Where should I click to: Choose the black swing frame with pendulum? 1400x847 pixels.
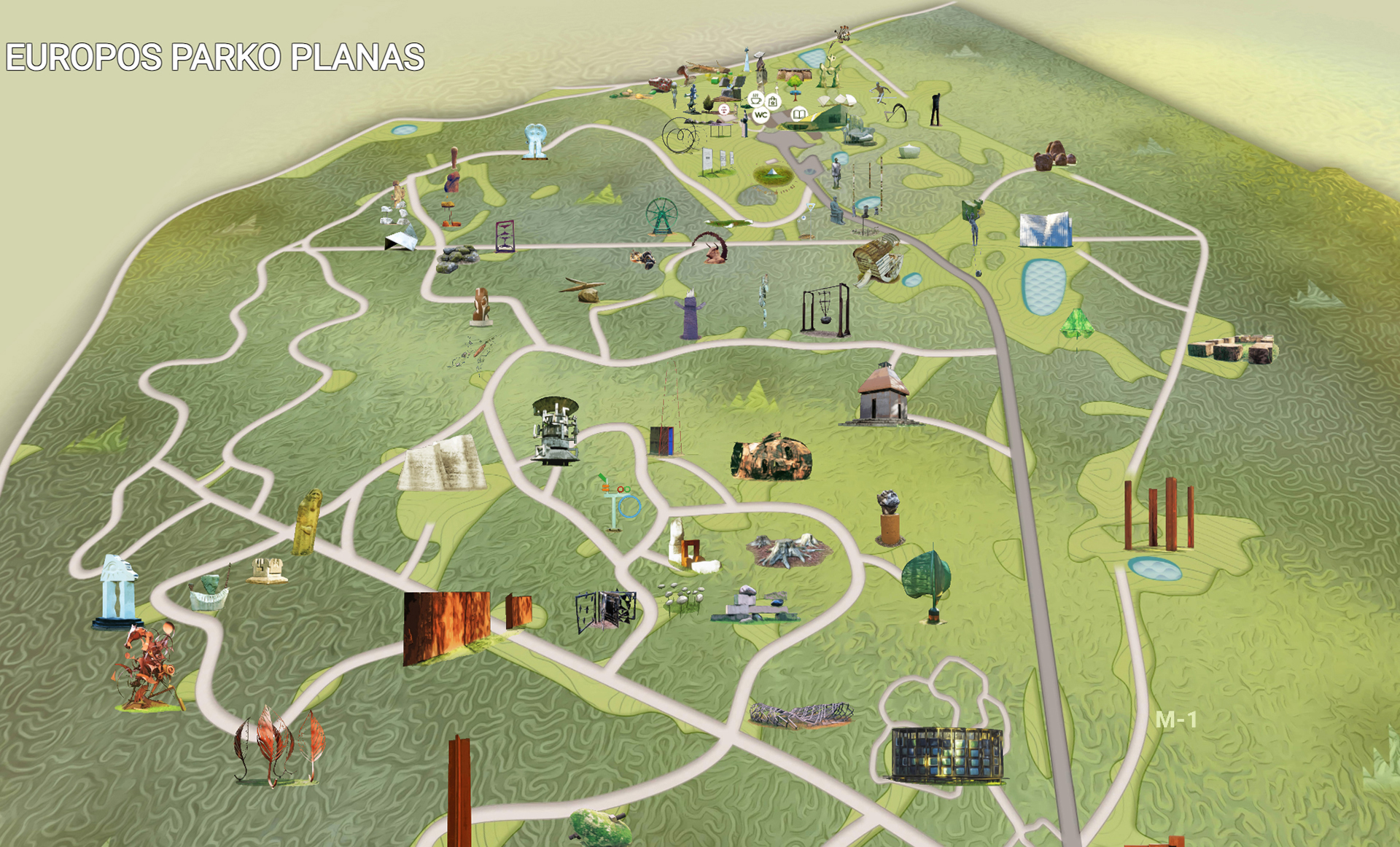tap(825, 310)
